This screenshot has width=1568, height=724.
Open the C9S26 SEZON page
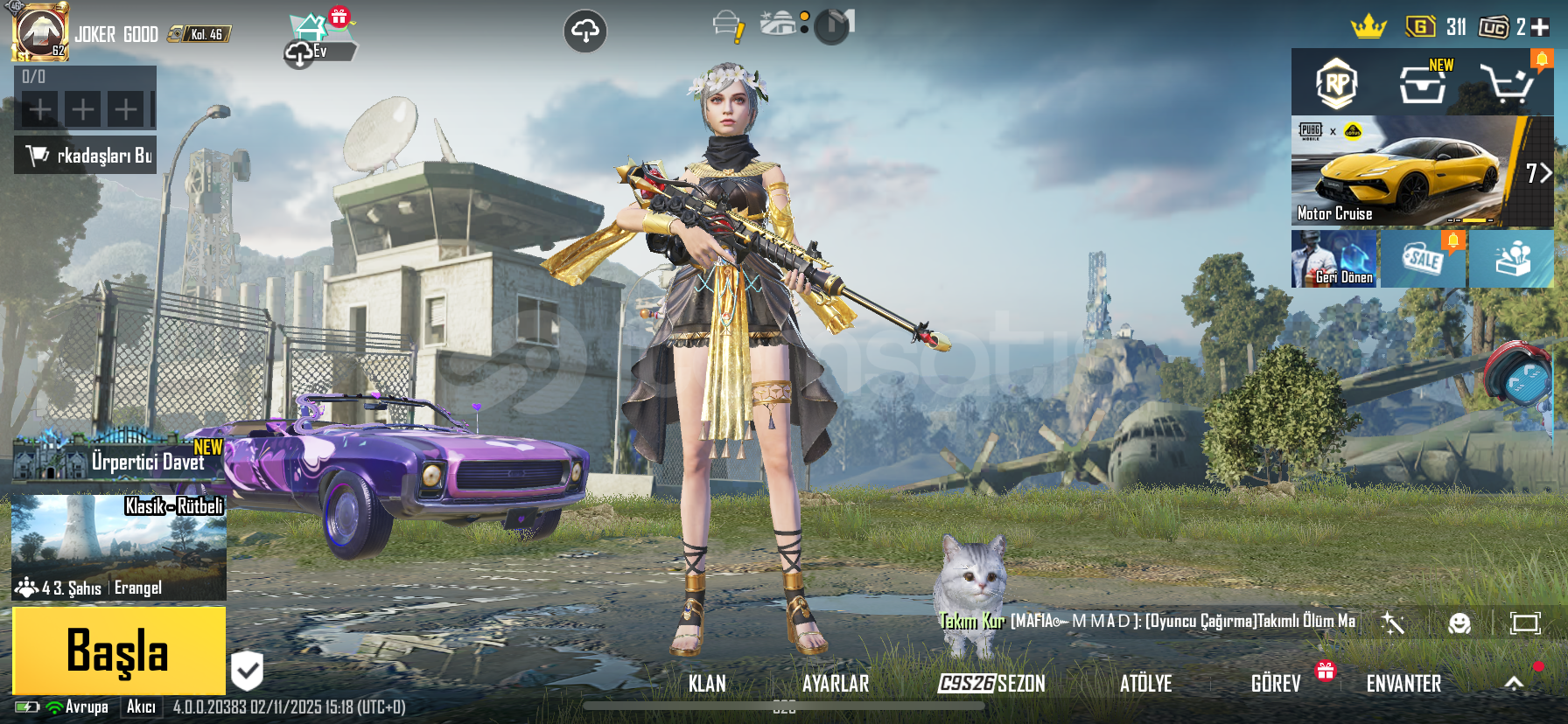(991, 684)
